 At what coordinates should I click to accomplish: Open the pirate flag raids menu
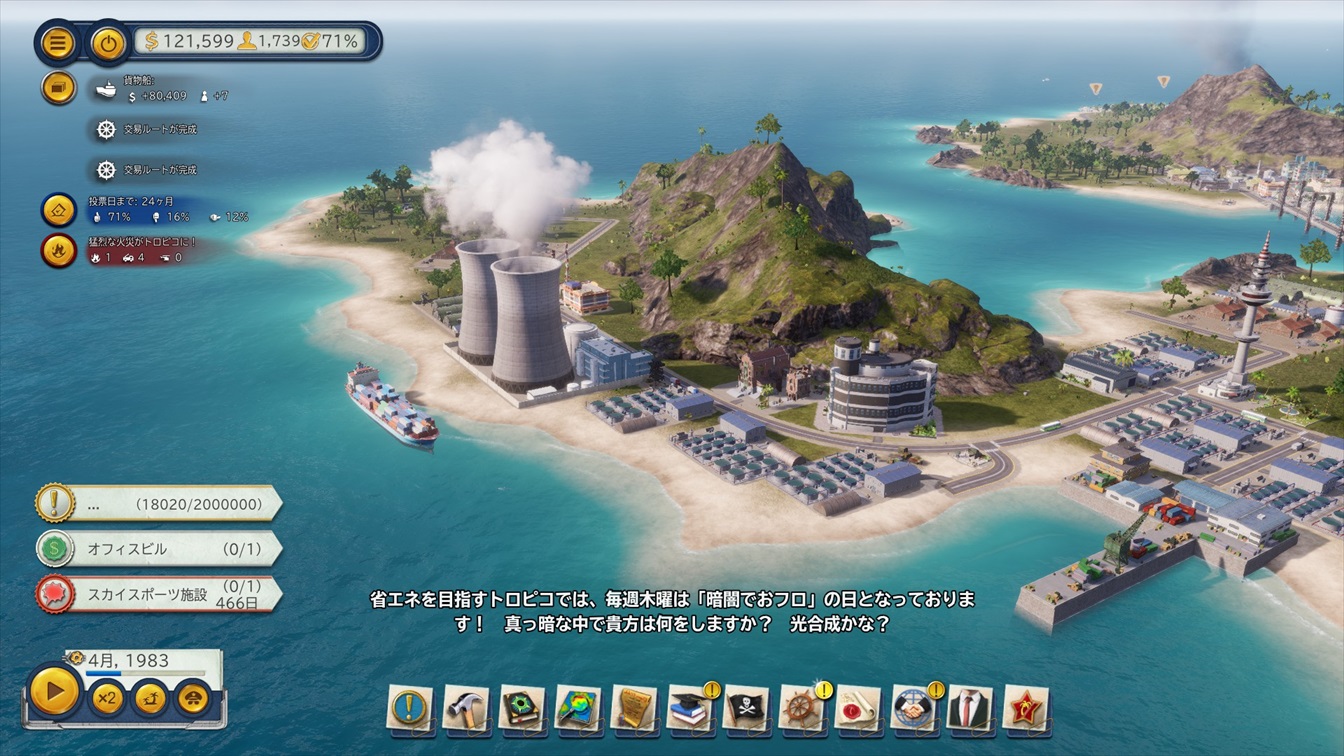click(x=745, y=708)
